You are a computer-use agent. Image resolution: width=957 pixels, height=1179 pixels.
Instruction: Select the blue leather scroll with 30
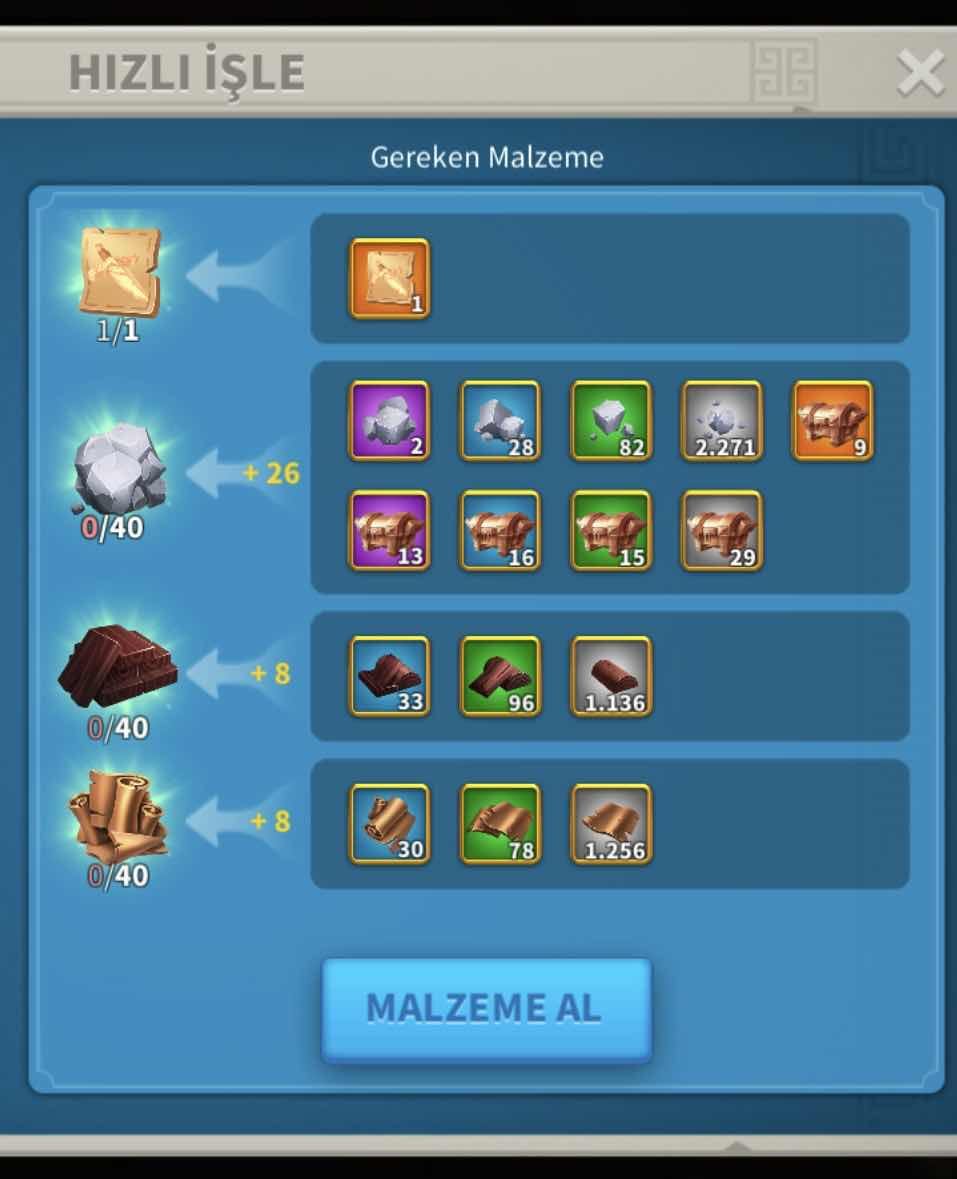click(x=390, y=824)
